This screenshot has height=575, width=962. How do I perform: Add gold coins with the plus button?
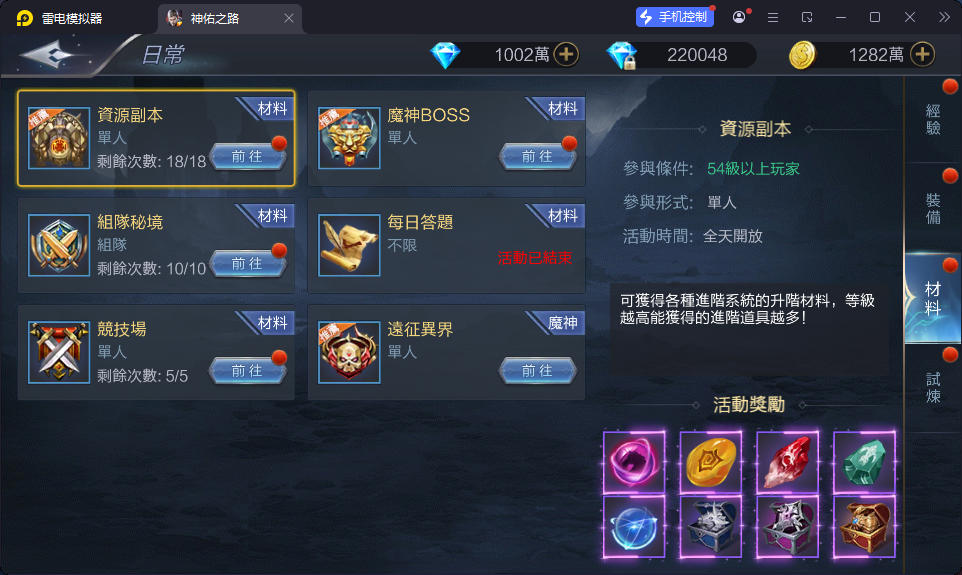(x=922, y=54)
